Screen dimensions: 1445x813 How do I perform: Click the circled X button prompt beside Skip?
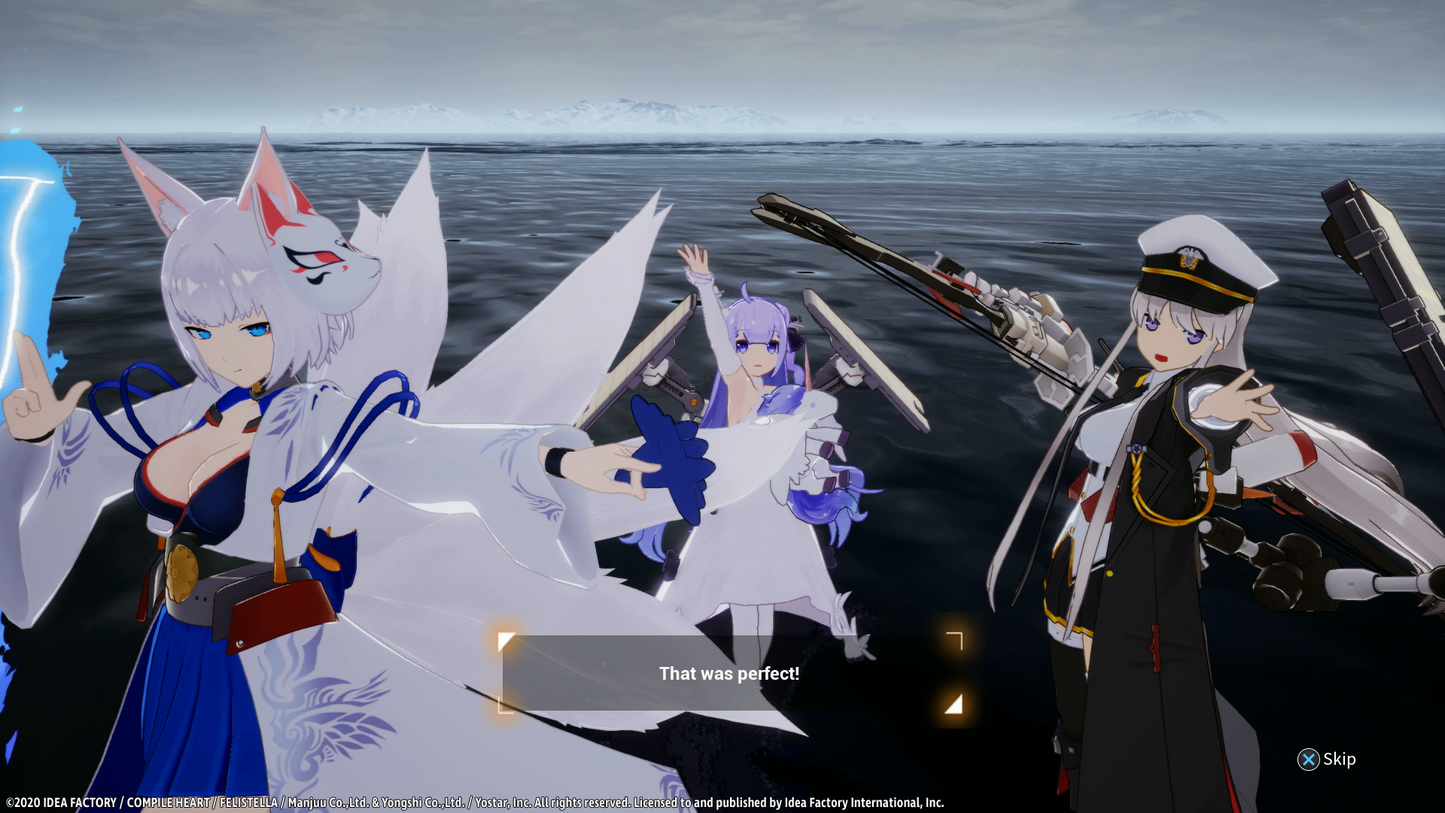[1308, 760]
